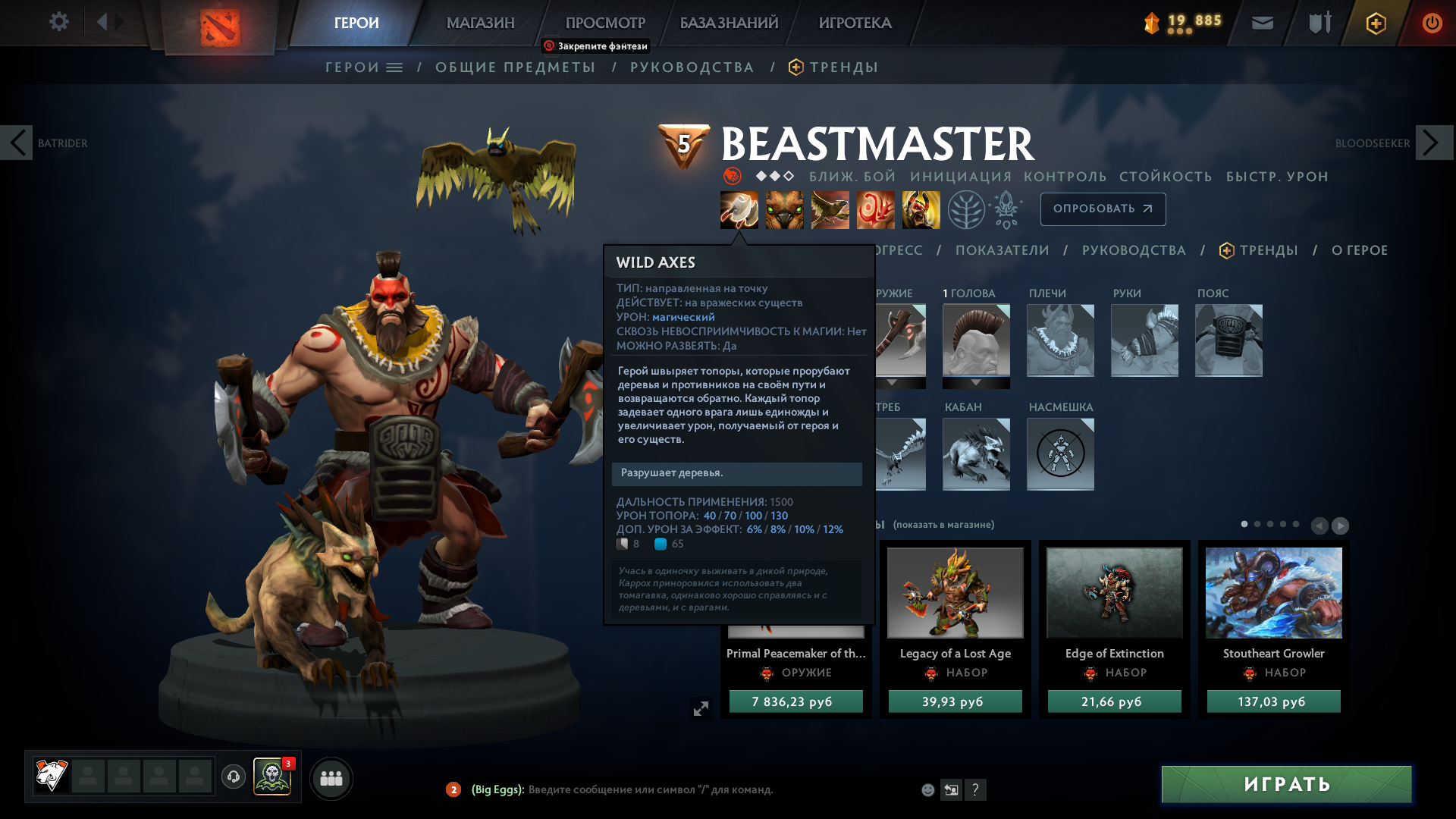Open the mail envelope icon
Screen dimensions: 1456x819
click(x=1261, y=23)
